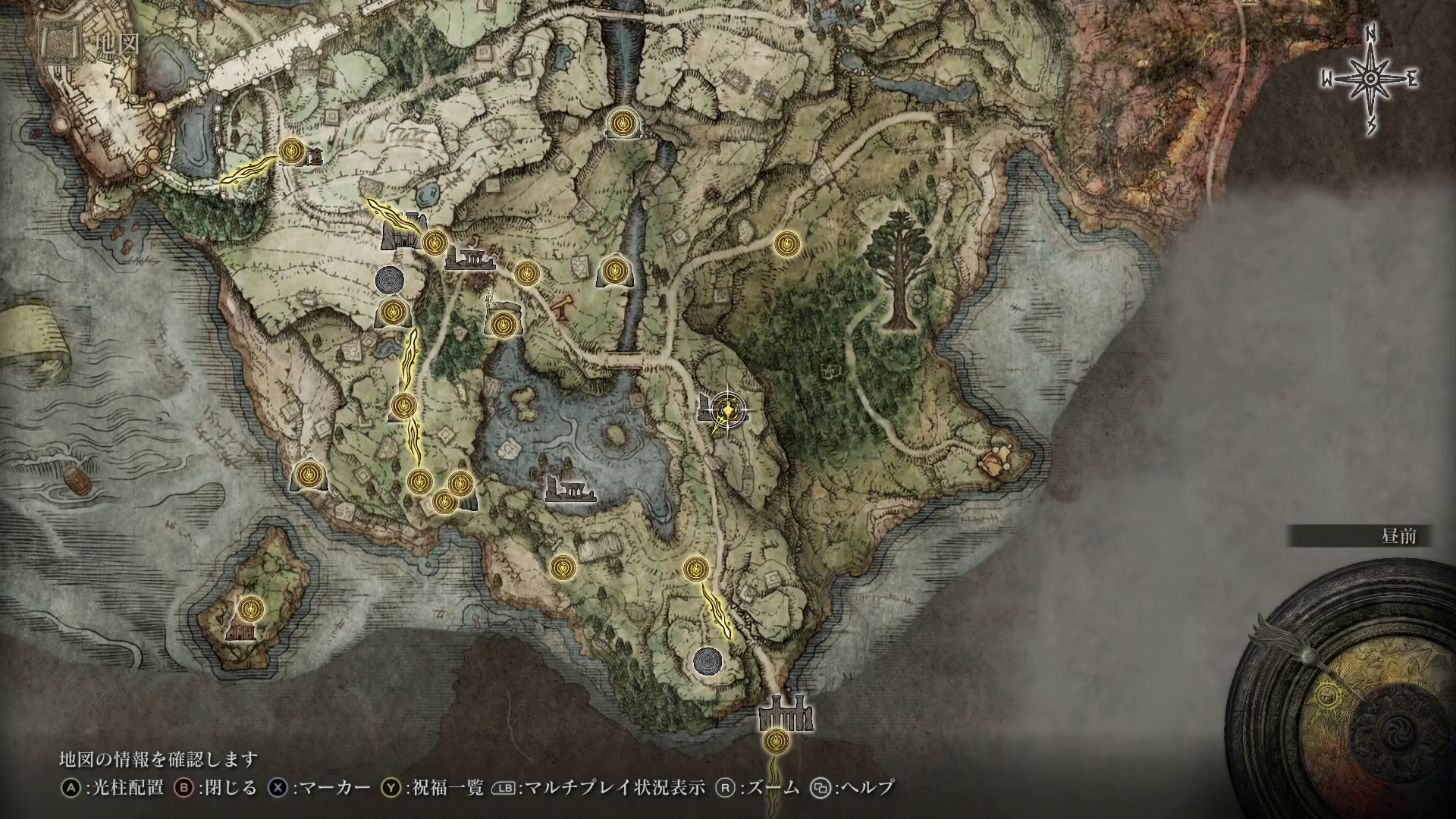Image resolution: width=1456 pixels, height=819 pixels.
Task: Select the grace marker beside the Stormveil castle wall
Action: (290, 150)
